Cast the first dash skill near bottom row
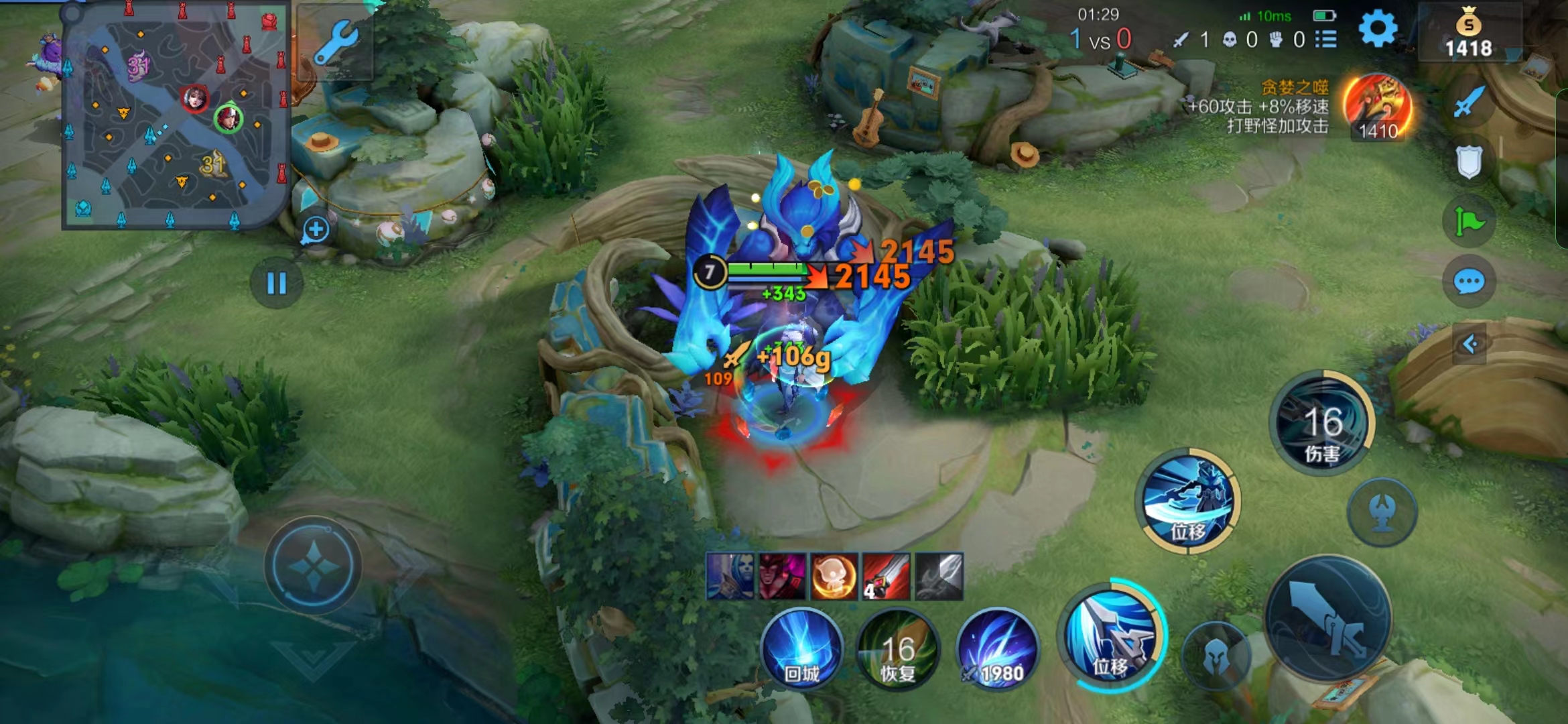The height and width of the screenshot is (724, 1568). (1111, 636)
